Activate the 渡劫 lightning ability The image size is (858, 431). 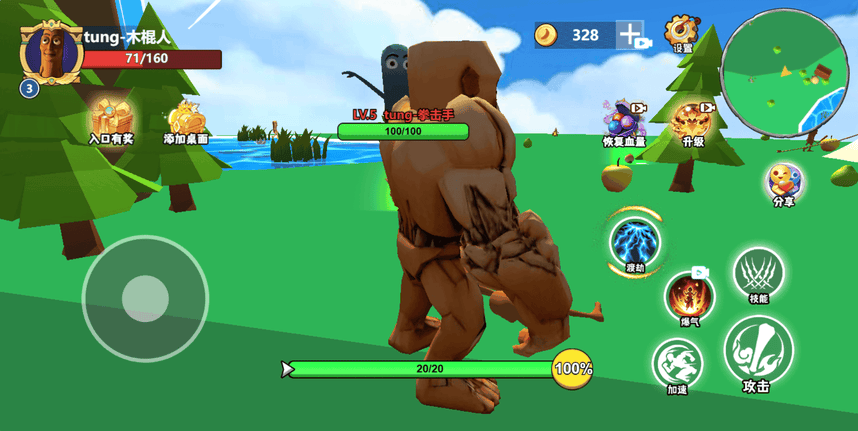[635, 242]
